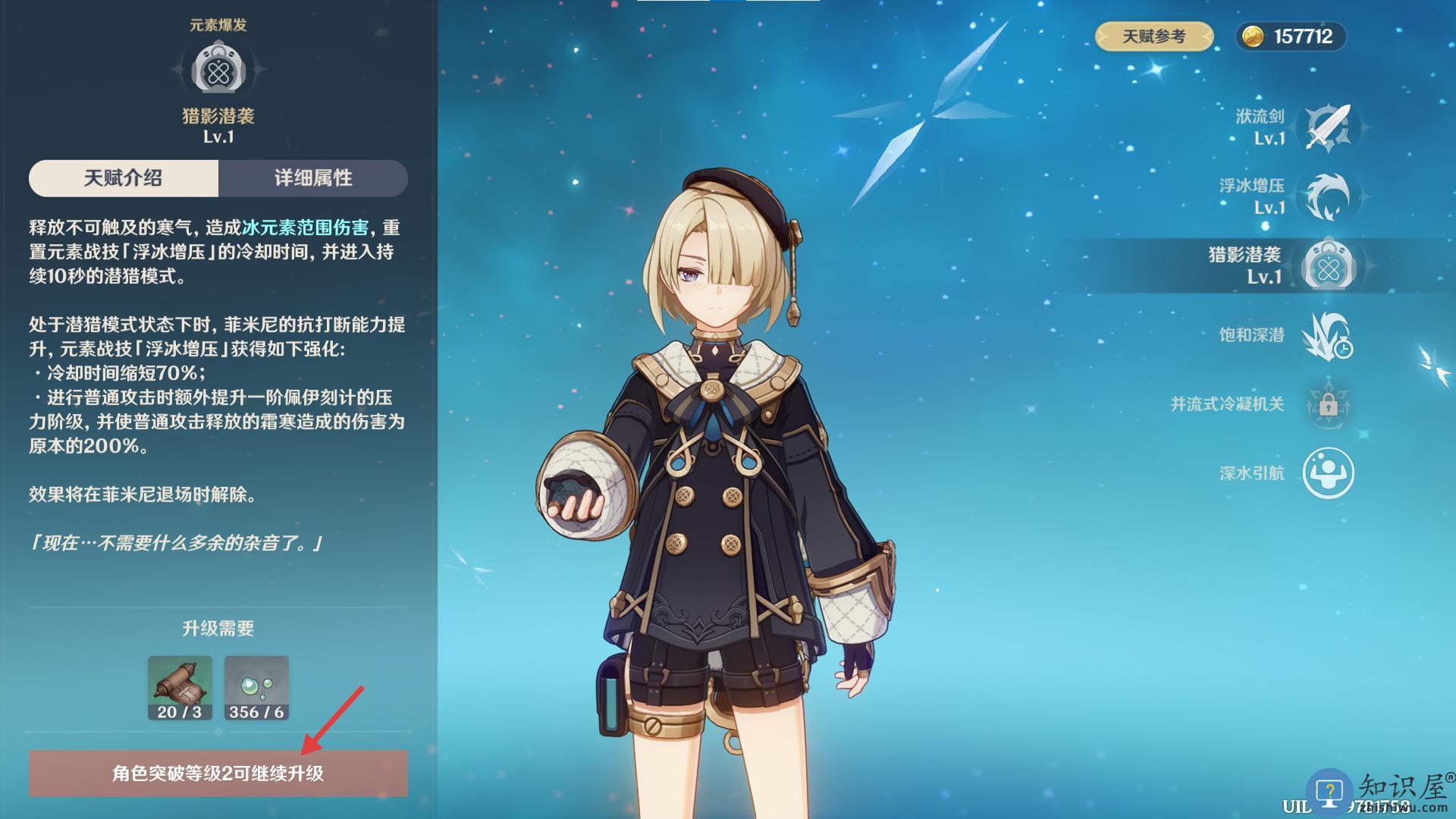Viewport: 1456px width, 819px height.
Task: Open the 深水引航 passive talent
Action: tap(1328, 473)
